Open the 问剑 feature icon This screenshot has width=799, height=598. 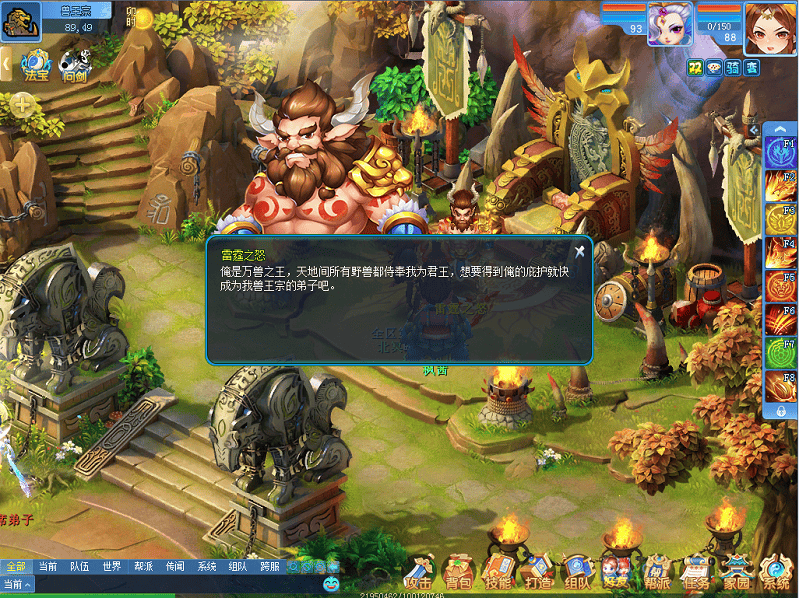[74, 66]
